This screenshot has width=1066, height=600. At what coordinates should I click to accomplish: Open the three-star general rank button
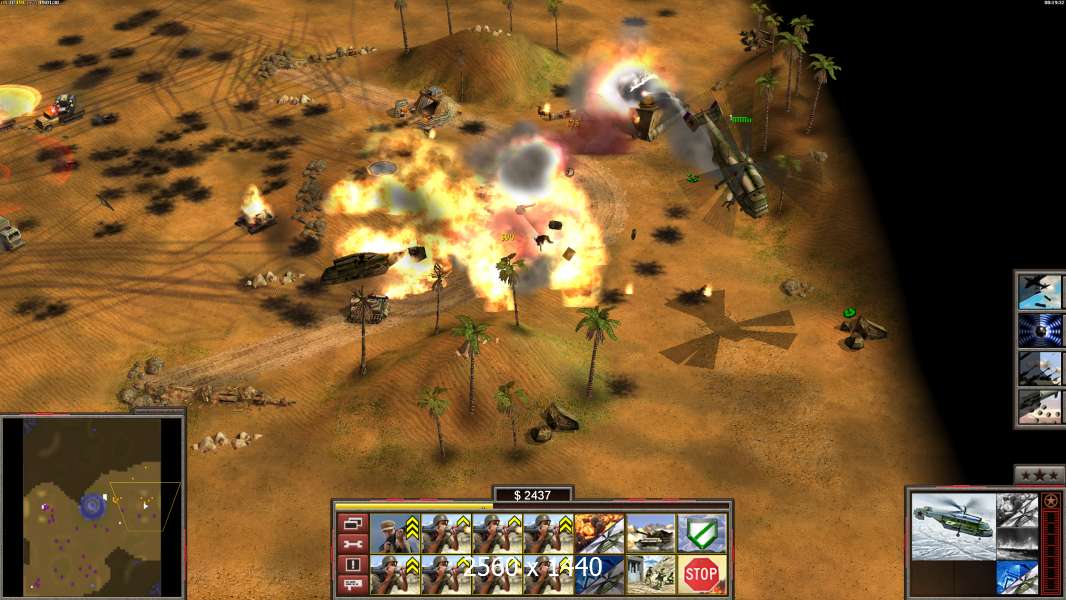coord(1039,474)
